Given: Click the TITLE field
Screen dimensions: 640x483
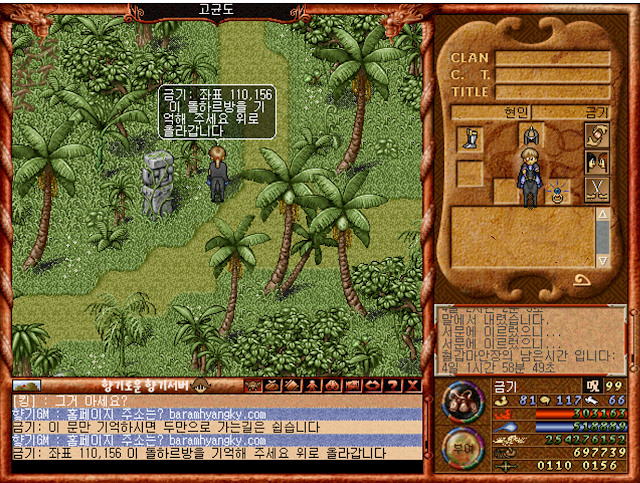Looking at the screenshot, I should pos(552,92).
